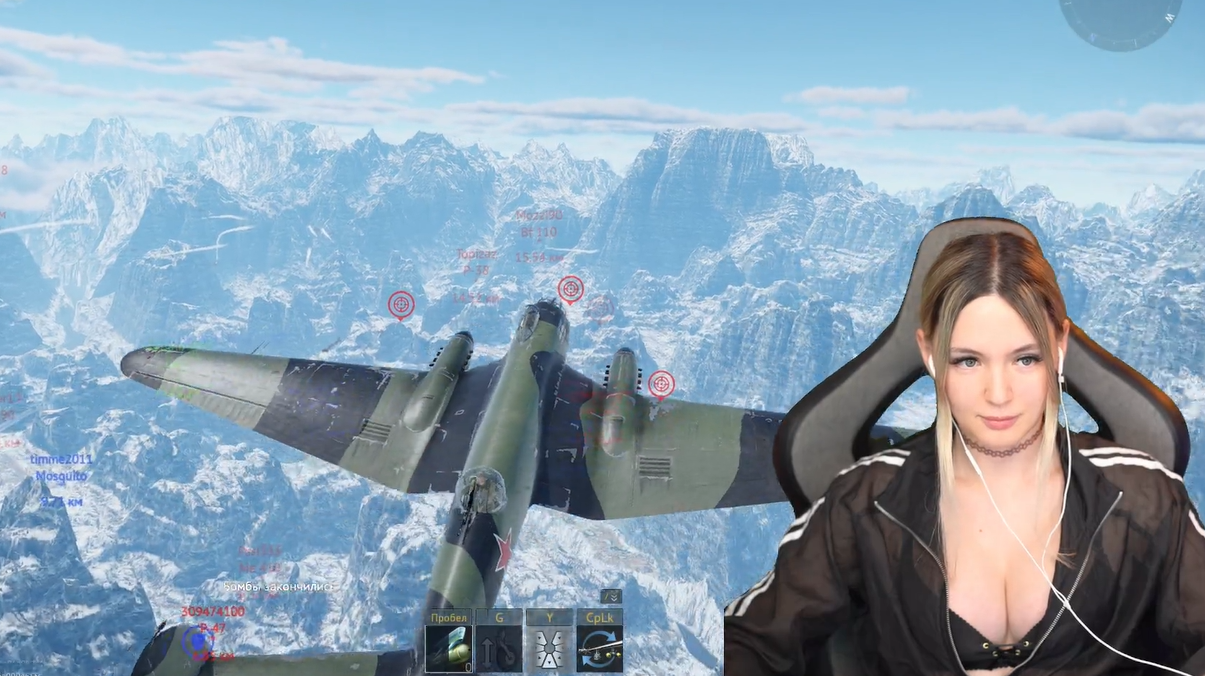Viewport: 1205px width, 676px height.
Task: Activate the white segmented icon labeled Y
Action: [549, 648]
